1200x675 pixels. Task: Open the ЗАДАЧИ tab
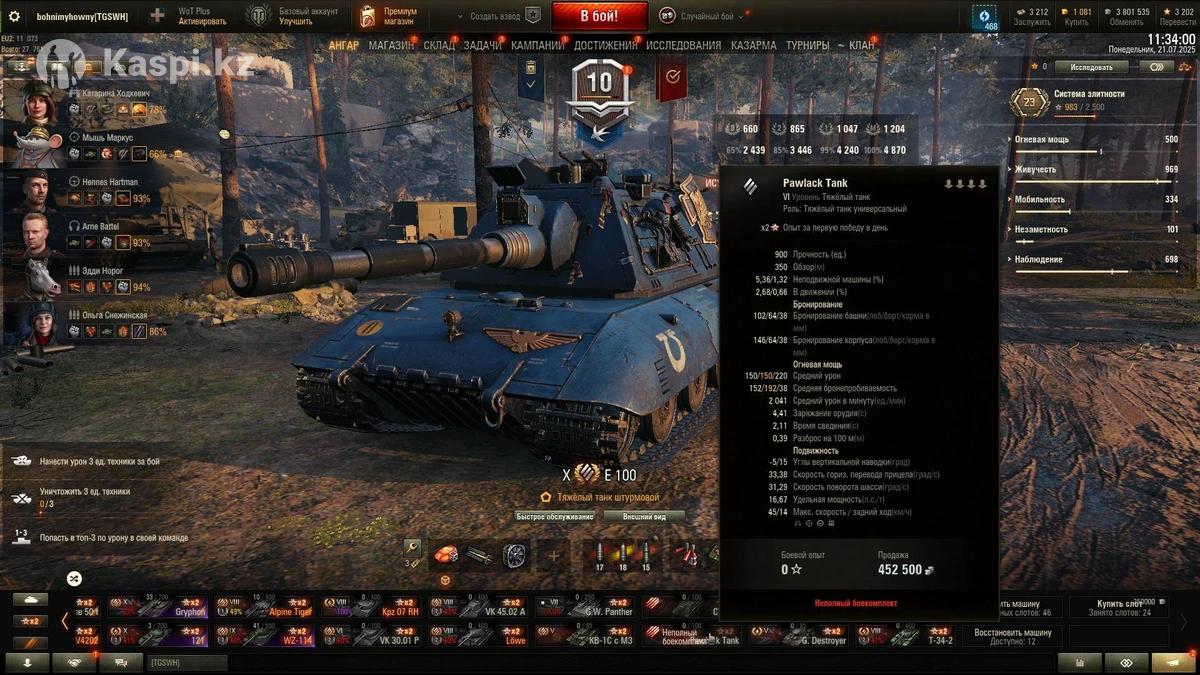(483, 45)
